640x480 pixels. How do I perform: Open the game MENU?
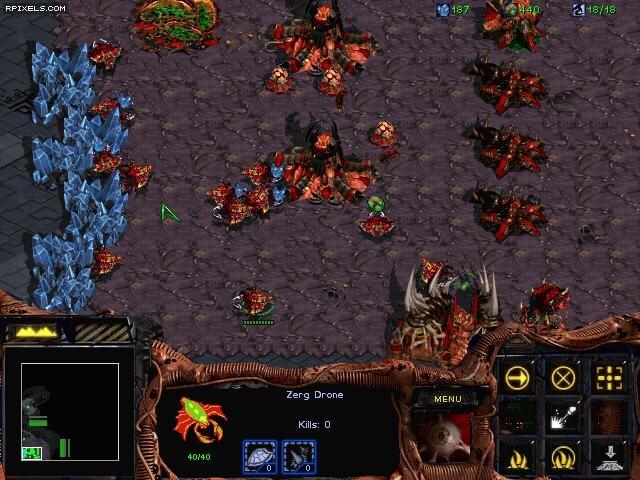click(x=449, y=398)
